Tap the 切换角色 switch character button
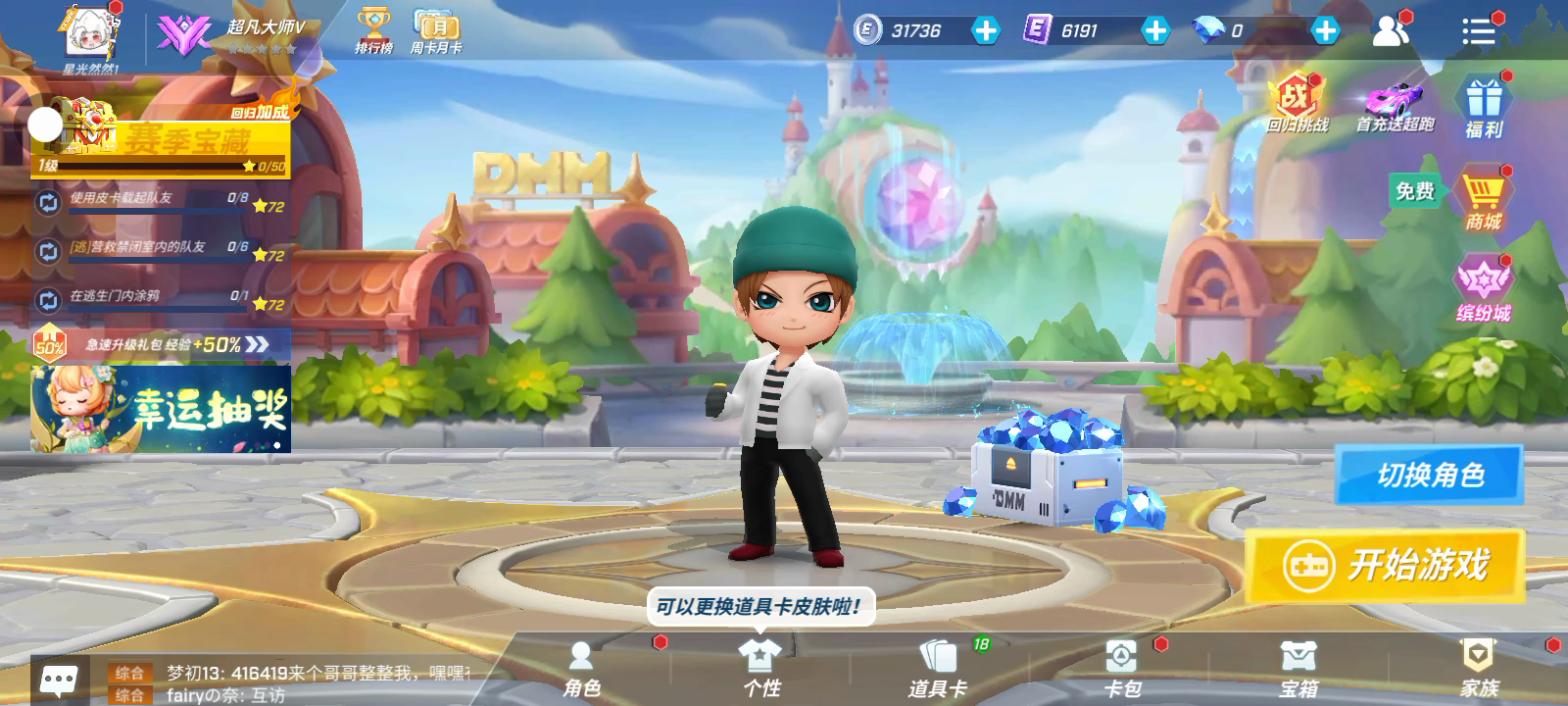This screenshot has width=1568, height=706. click(x=1429, y=476)
